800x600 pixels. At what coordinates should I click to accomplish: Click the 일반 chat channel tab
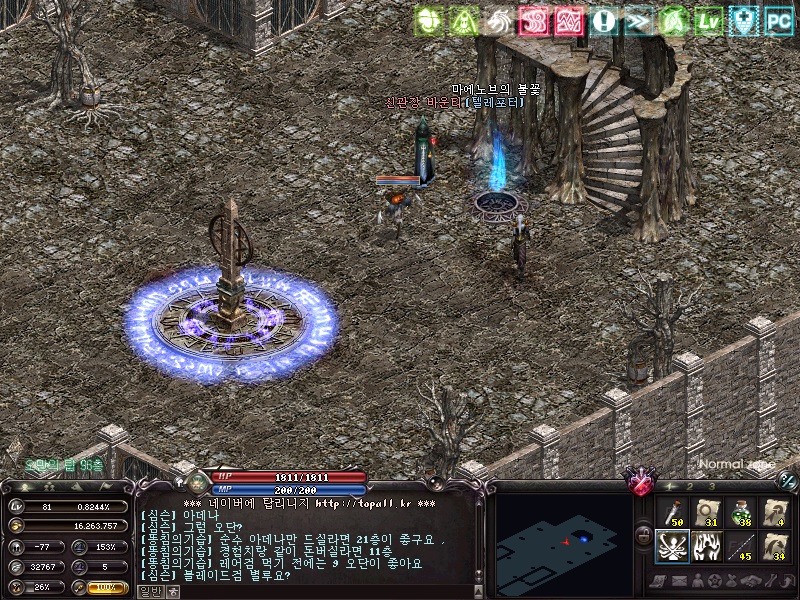(148, 591)
